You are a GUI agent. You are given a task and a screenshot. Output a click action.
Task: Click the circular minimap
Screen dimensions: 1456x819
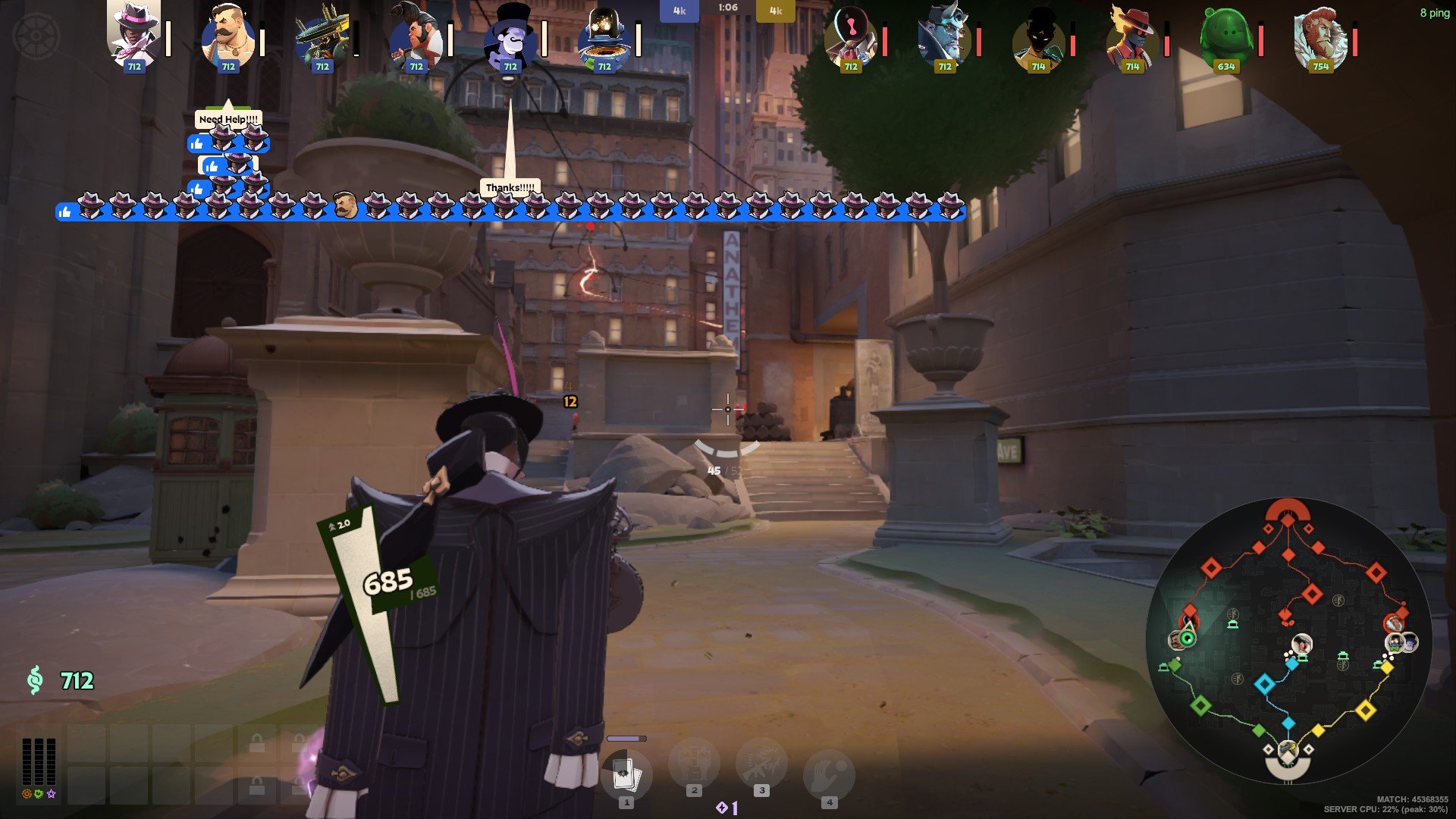(x=1288, y=642)
